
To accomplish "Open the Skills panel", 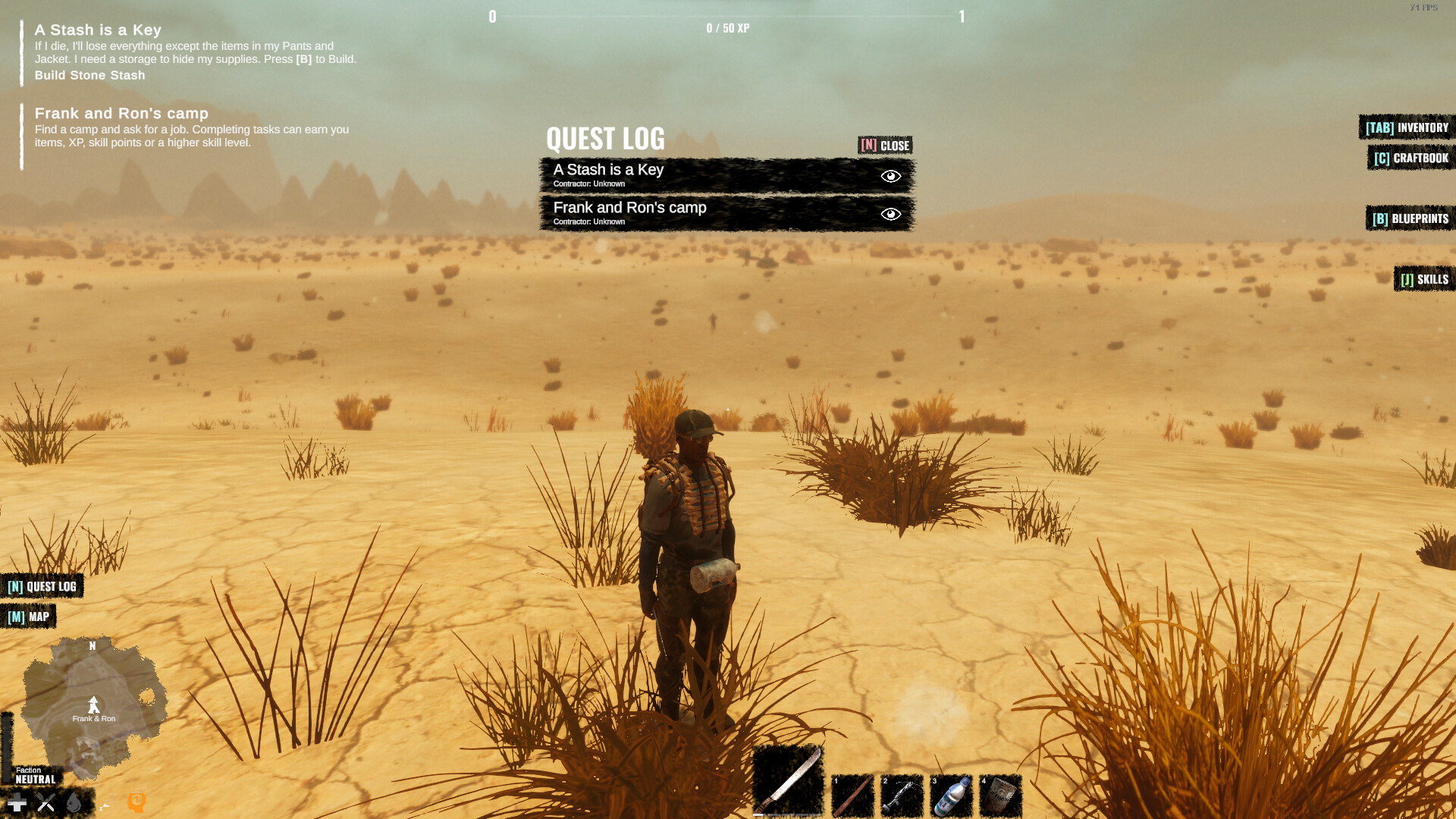I will coord(1424,279).
